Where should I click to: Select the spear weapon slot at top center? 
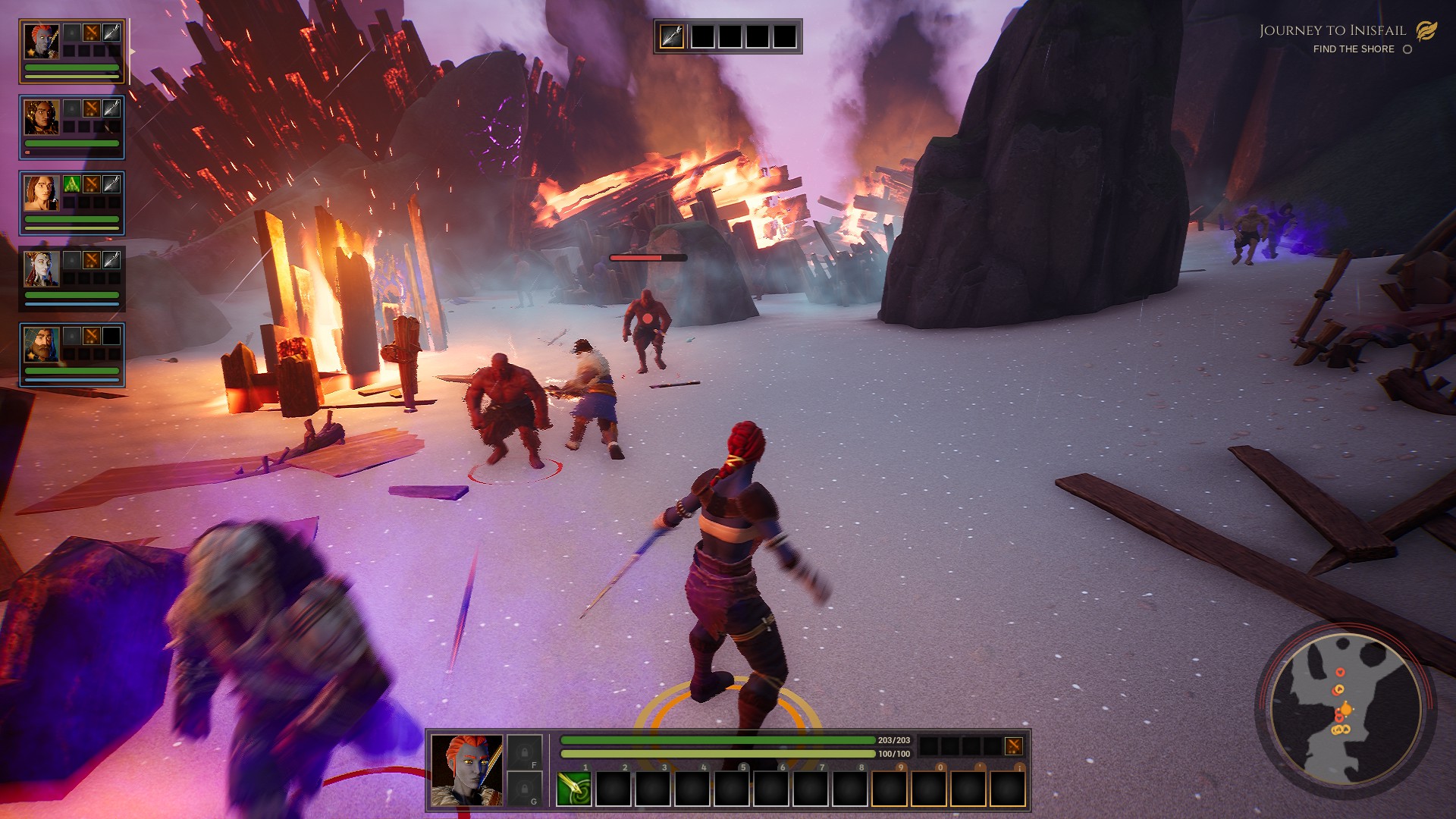click(x=672, y=36)
